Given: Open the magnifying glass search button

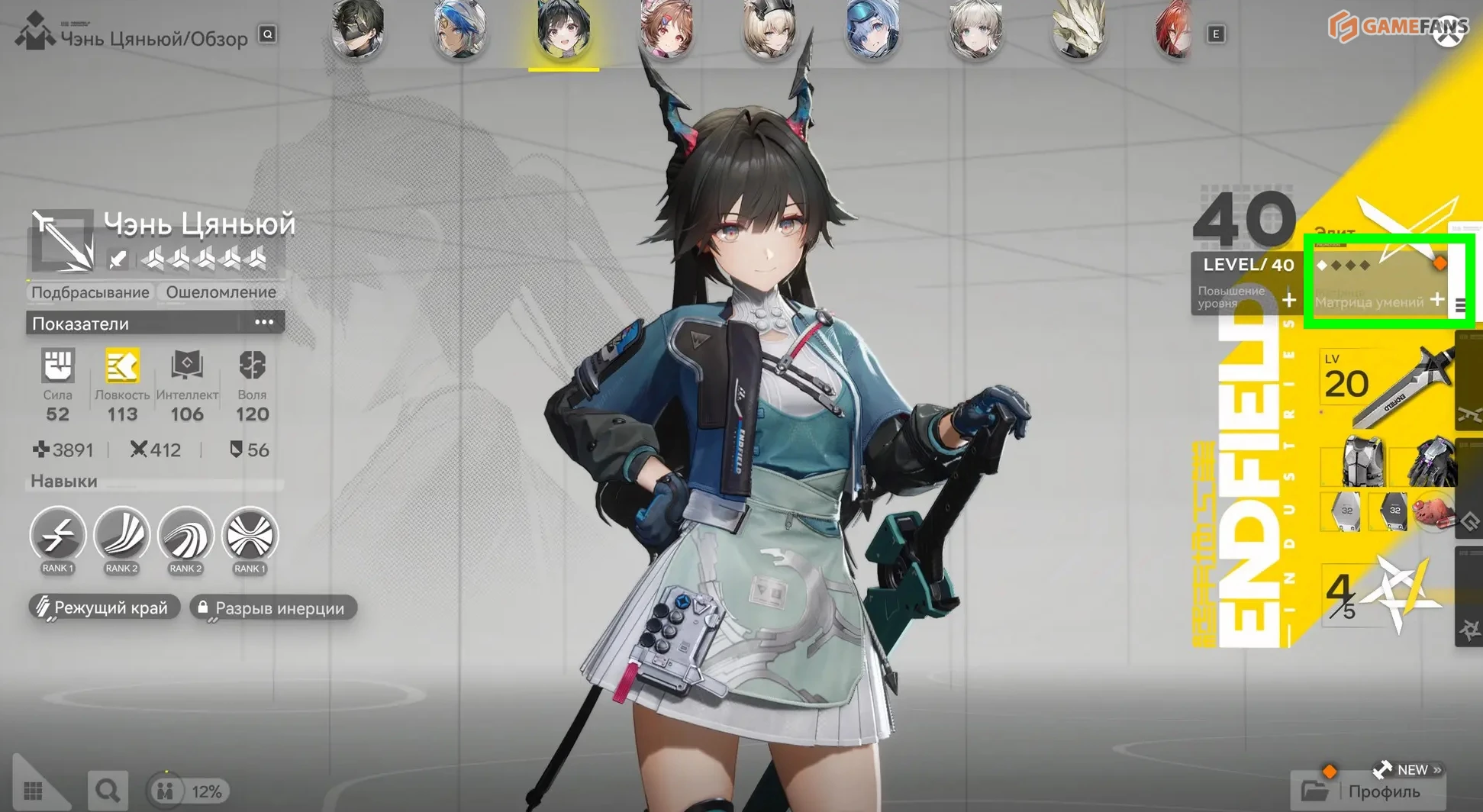Looking at the screenshot, I should coord(107,791).
